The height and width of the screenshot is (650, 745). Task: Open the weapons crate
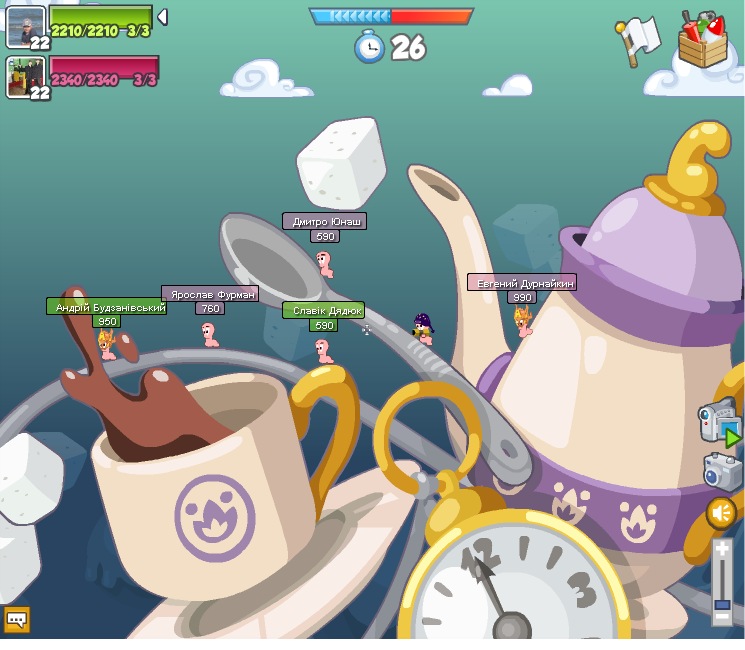point(702,40)
